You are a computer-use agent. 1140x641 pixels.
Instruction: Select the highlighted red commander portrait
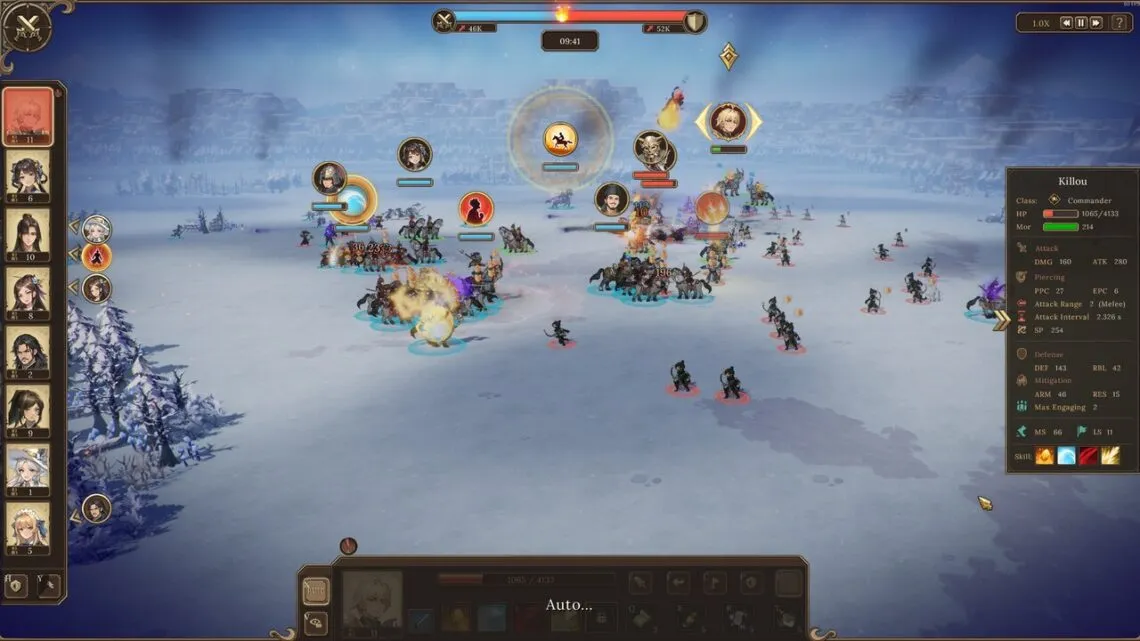pos(28,115)
